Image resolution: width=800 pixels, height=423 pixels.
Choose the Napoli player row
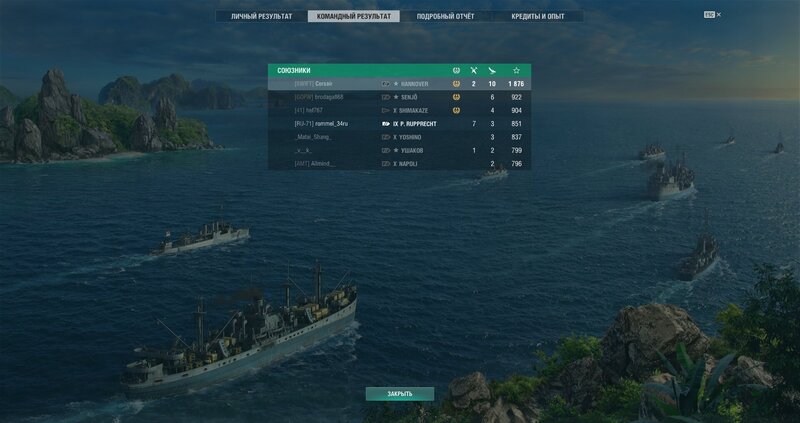pos(399,163)
